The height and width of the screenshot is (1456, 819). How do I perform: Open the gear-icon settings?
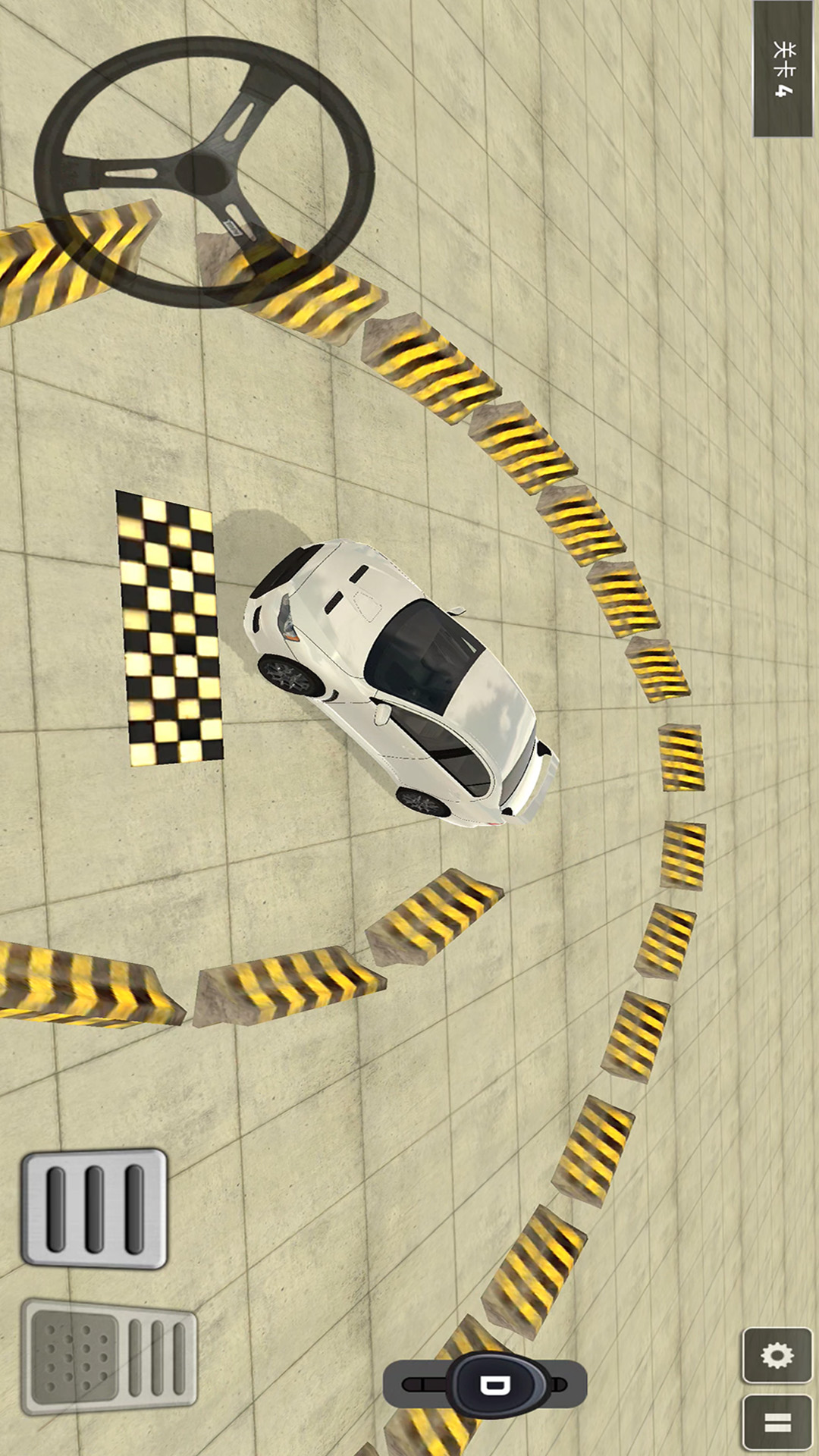pos(777,1356)
